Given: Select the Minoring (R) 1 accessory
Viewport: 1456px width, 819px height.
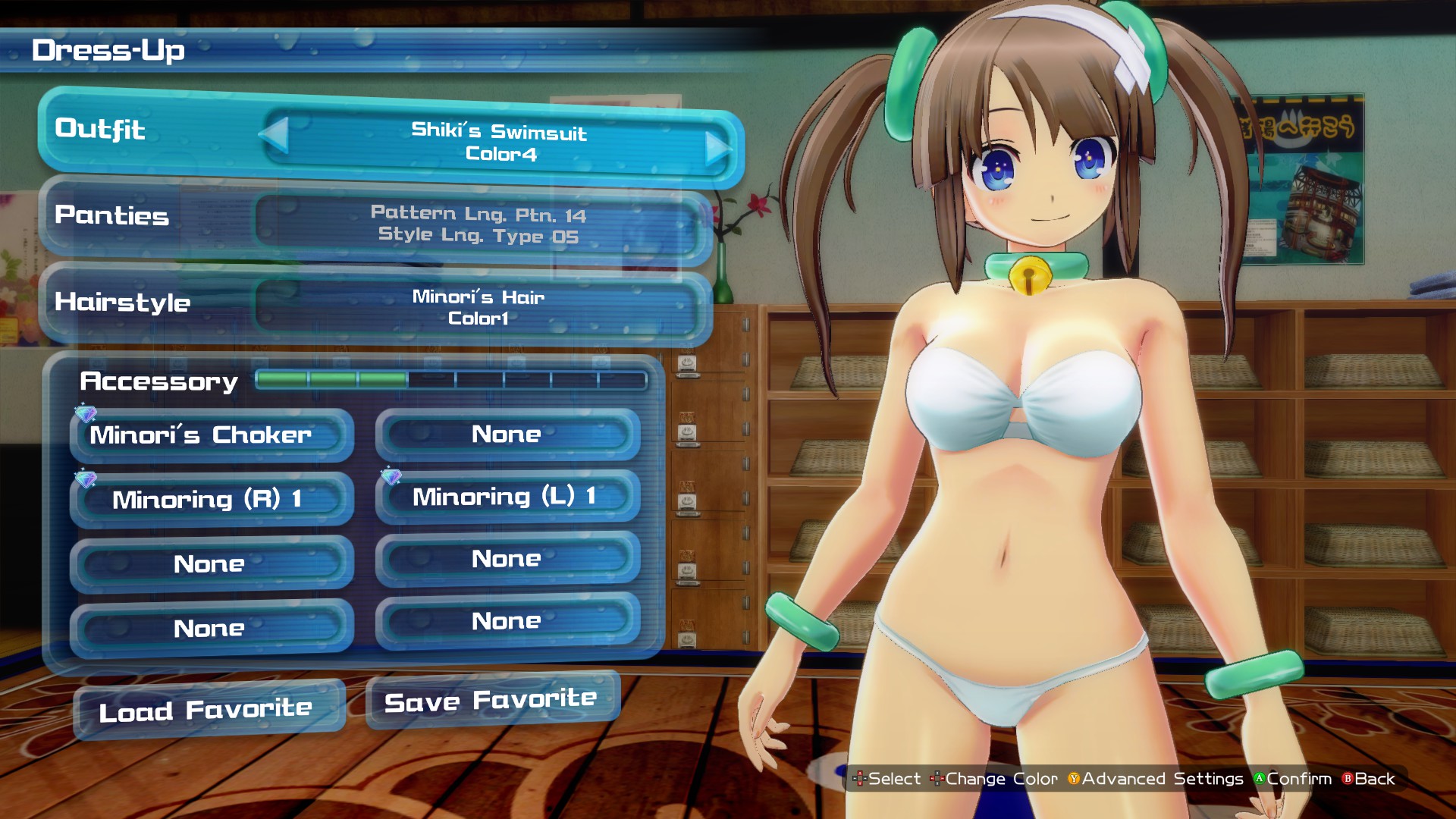Looking at the screenshot, I should pos(212,499).
